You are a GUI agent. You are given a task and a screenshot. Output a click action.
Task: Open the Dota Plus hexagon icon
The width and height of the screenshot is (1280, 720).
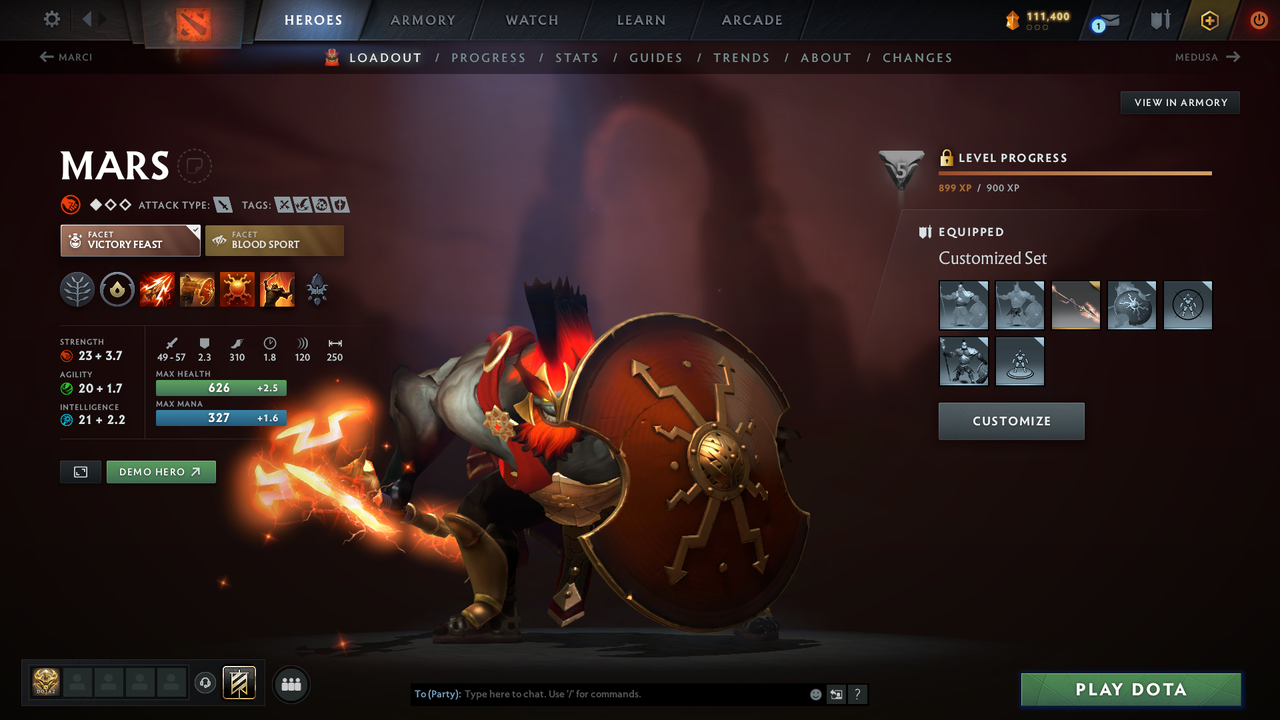(x=1209, y=20)
